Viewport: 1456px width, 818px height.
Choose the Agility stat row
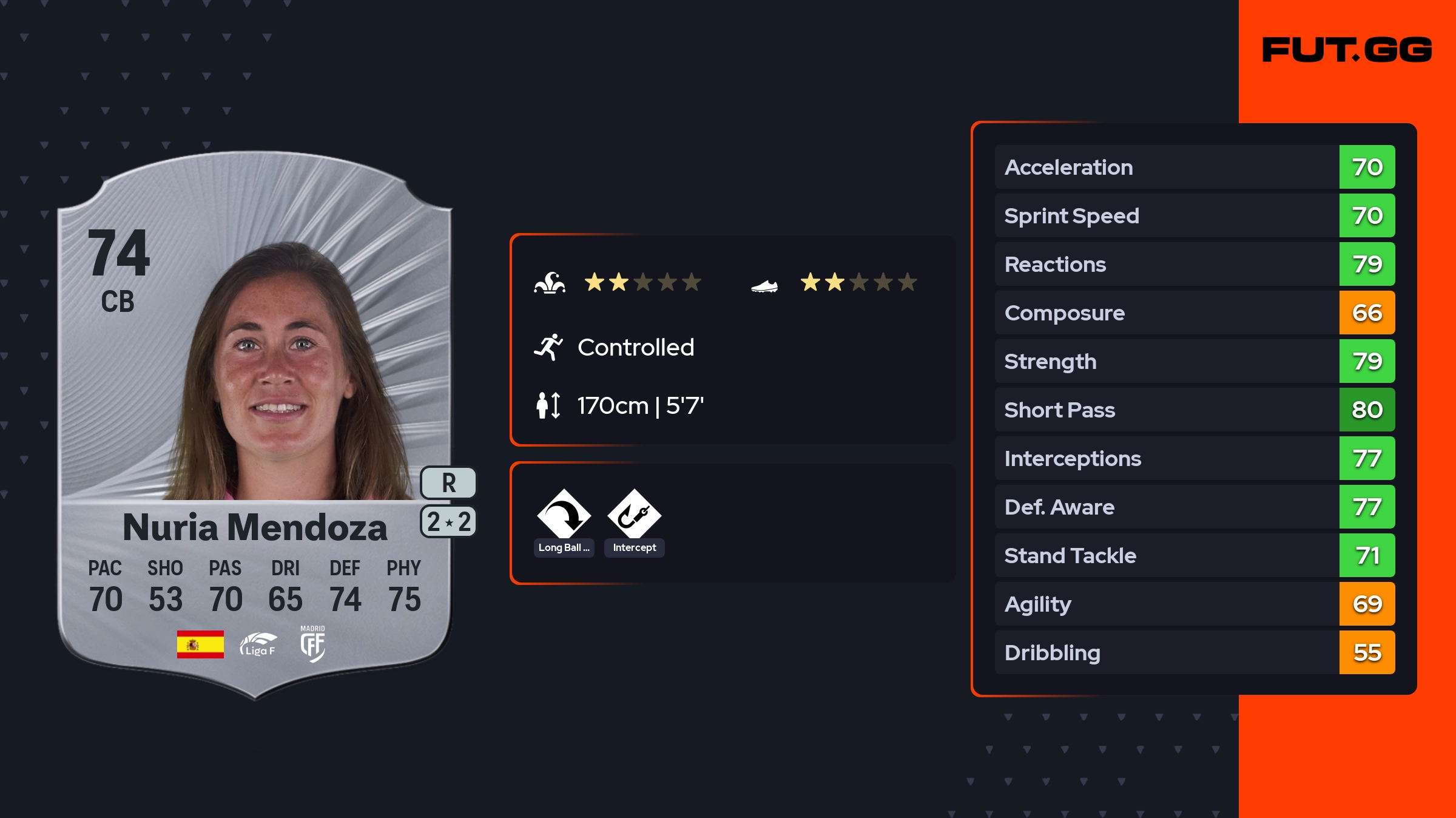pyautogui.click(x=1194, y=604)
